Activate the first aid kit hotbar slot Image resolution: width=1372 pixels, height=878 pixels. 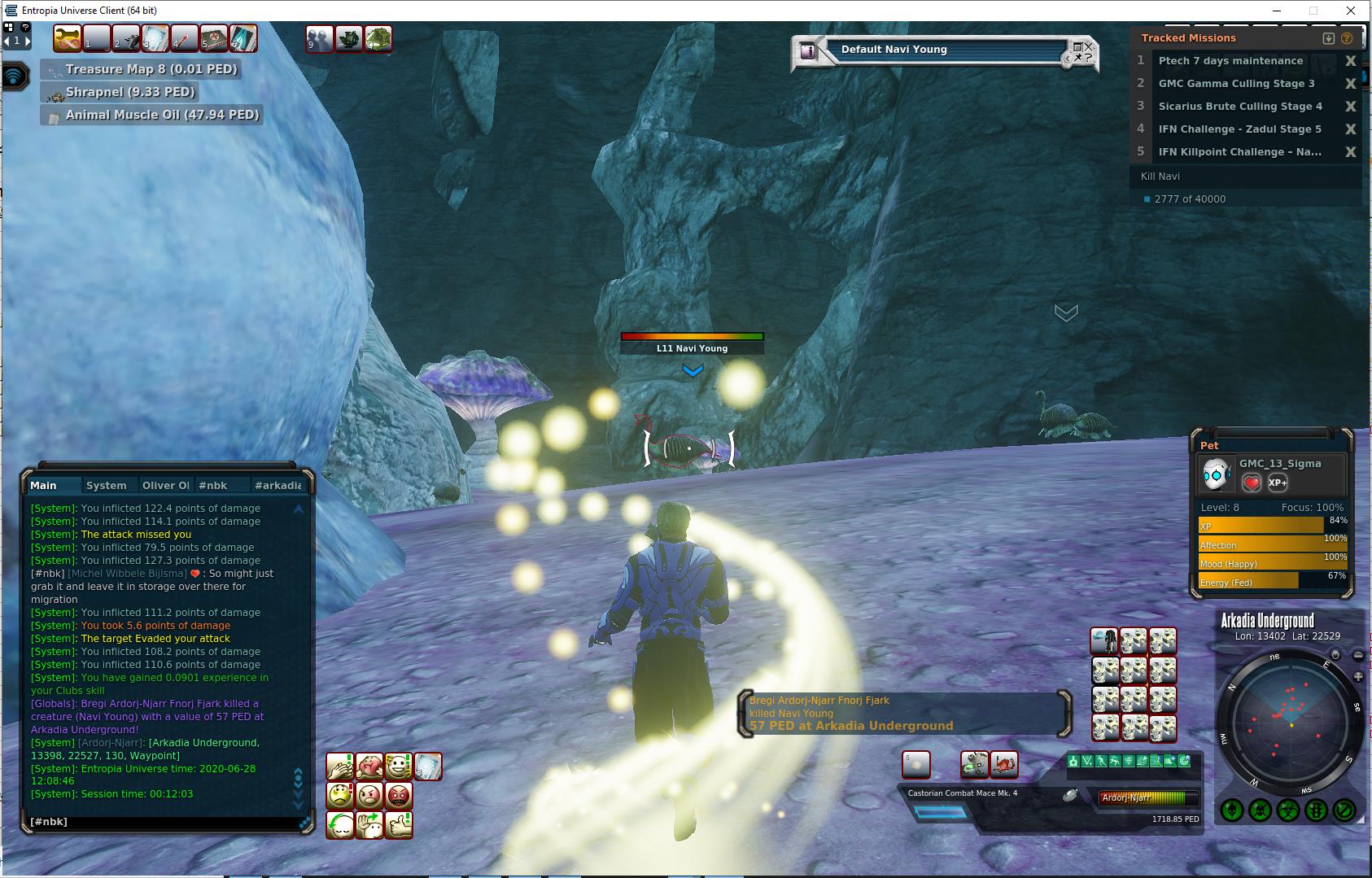click(x=213, y=38)
